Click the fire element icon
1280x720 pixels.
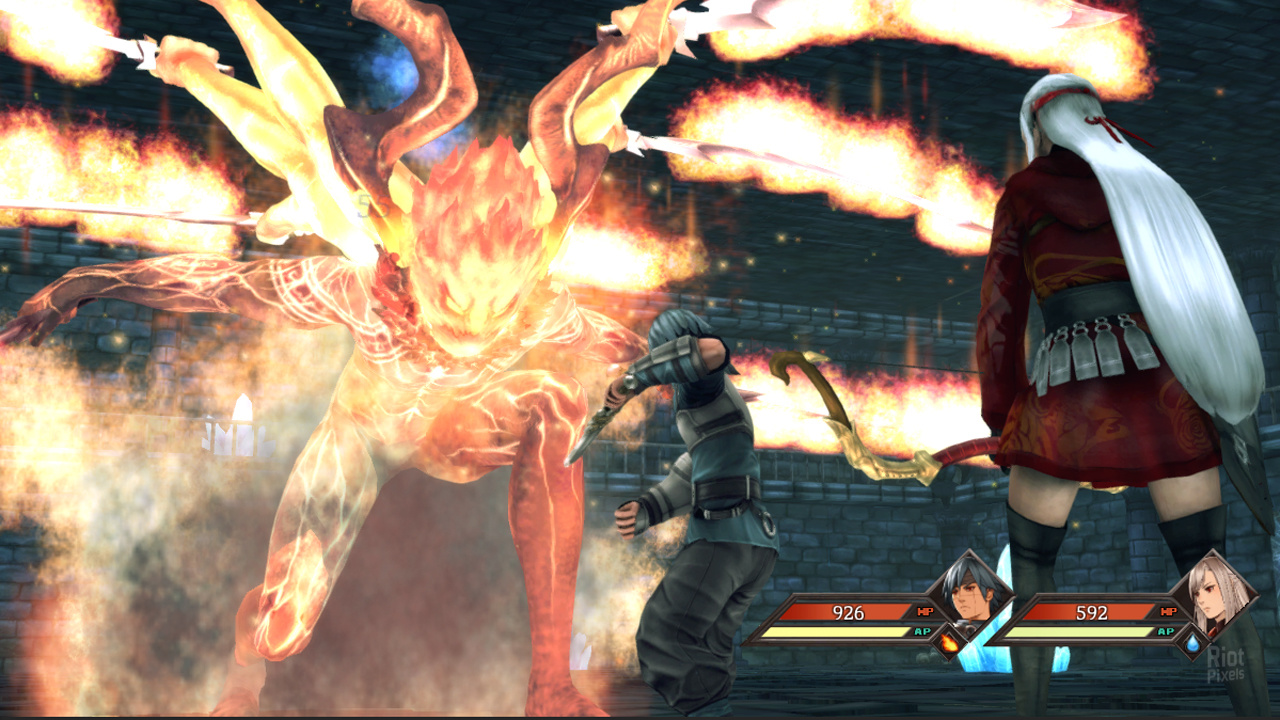click(x=948, y=645)
